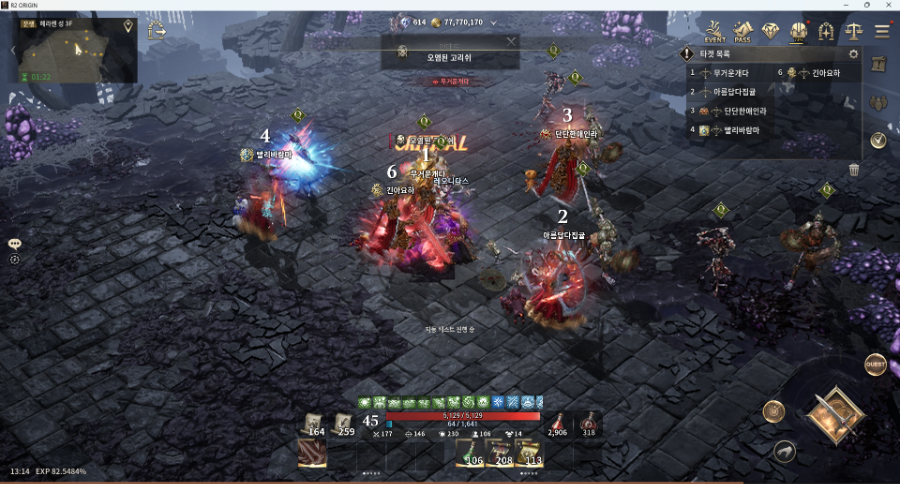Open the balance scale trade icon
The height and width of the screenshot is (484, 900).
click(854, 31)
